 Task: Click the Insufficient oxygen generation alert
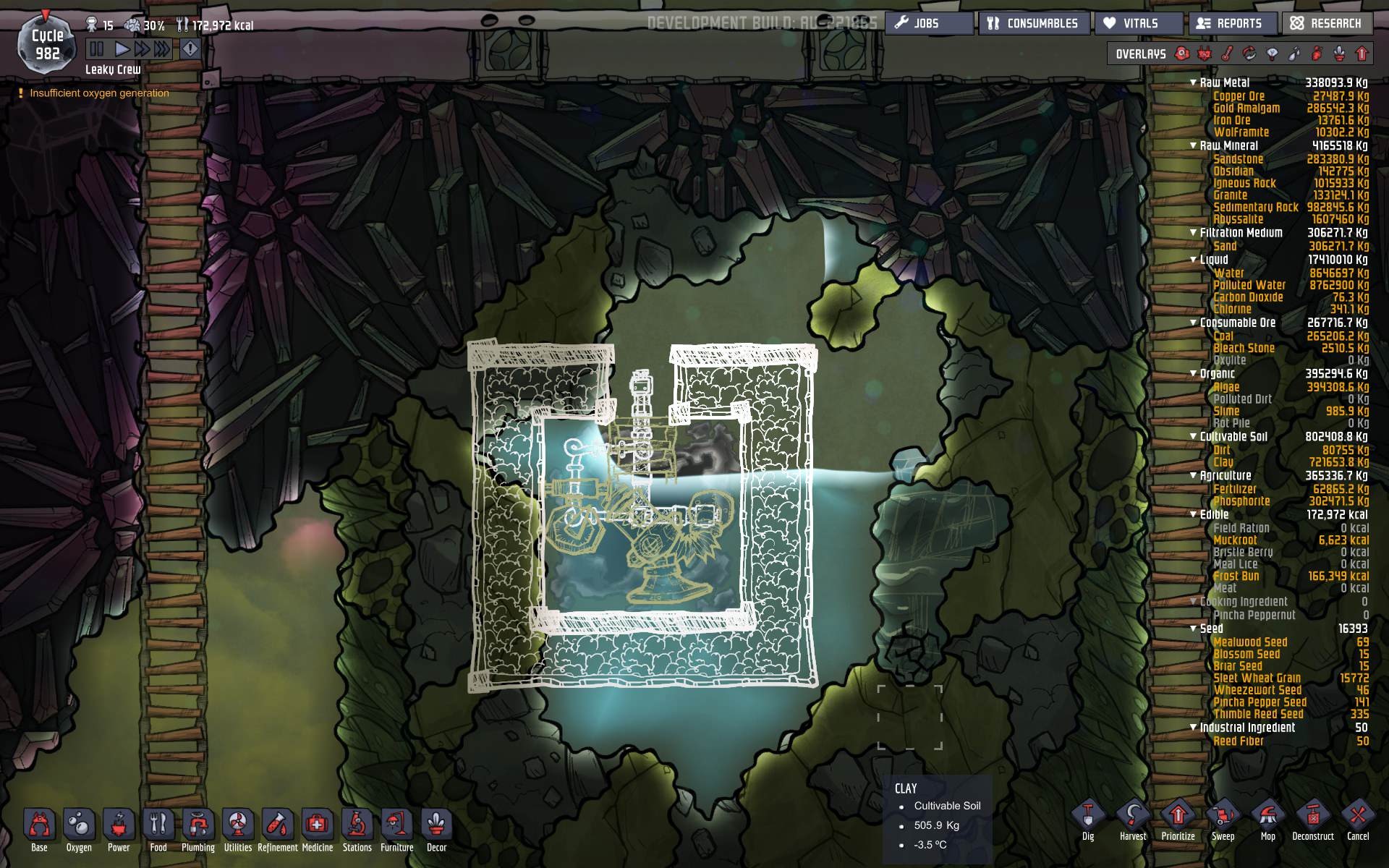coord(99,93)
